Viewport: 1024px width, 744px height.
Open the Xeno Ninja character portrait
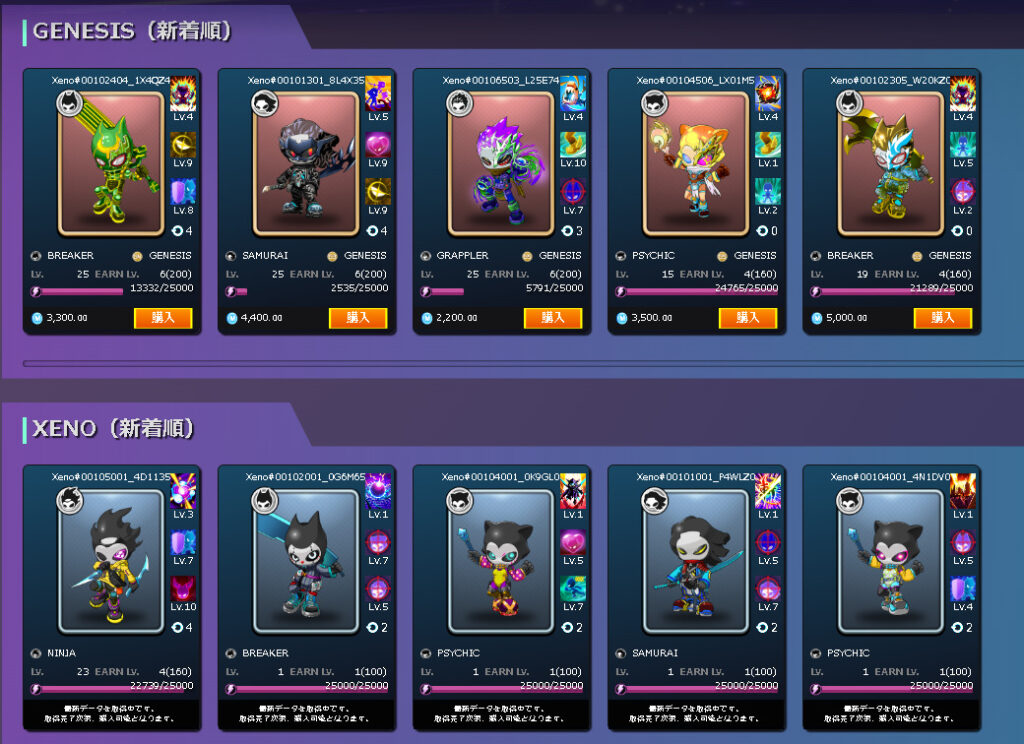coord(110,560)
